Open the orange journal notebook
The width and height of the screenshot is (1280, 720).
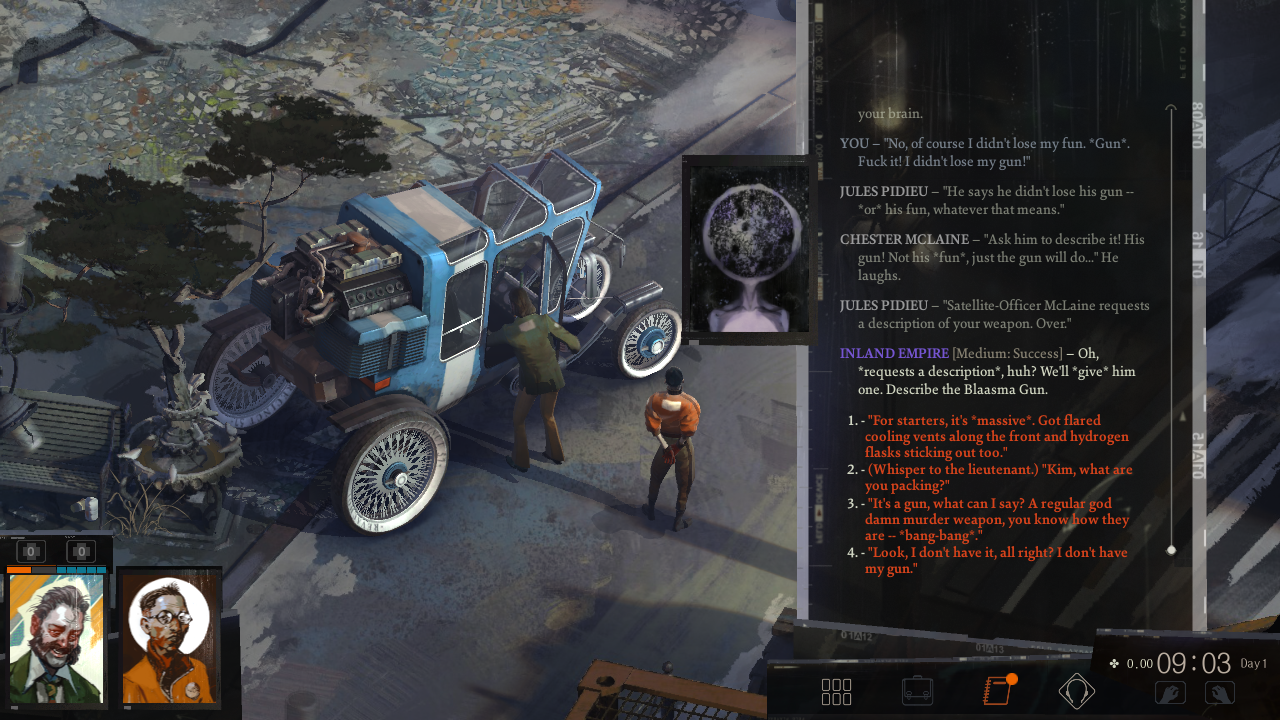point(998,691)
